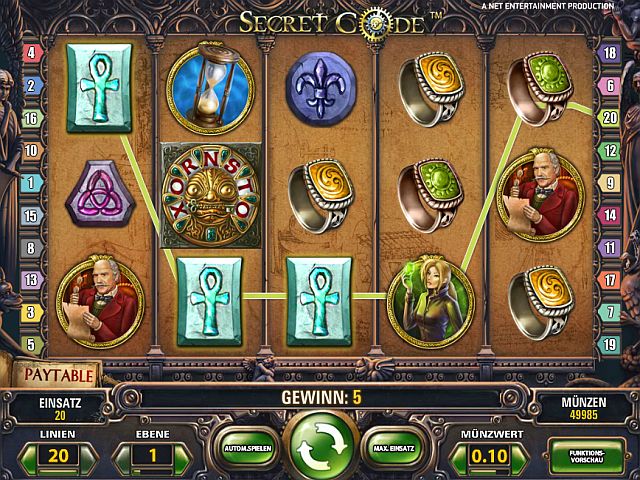Select payline marker 18

[x=609, y=52]
